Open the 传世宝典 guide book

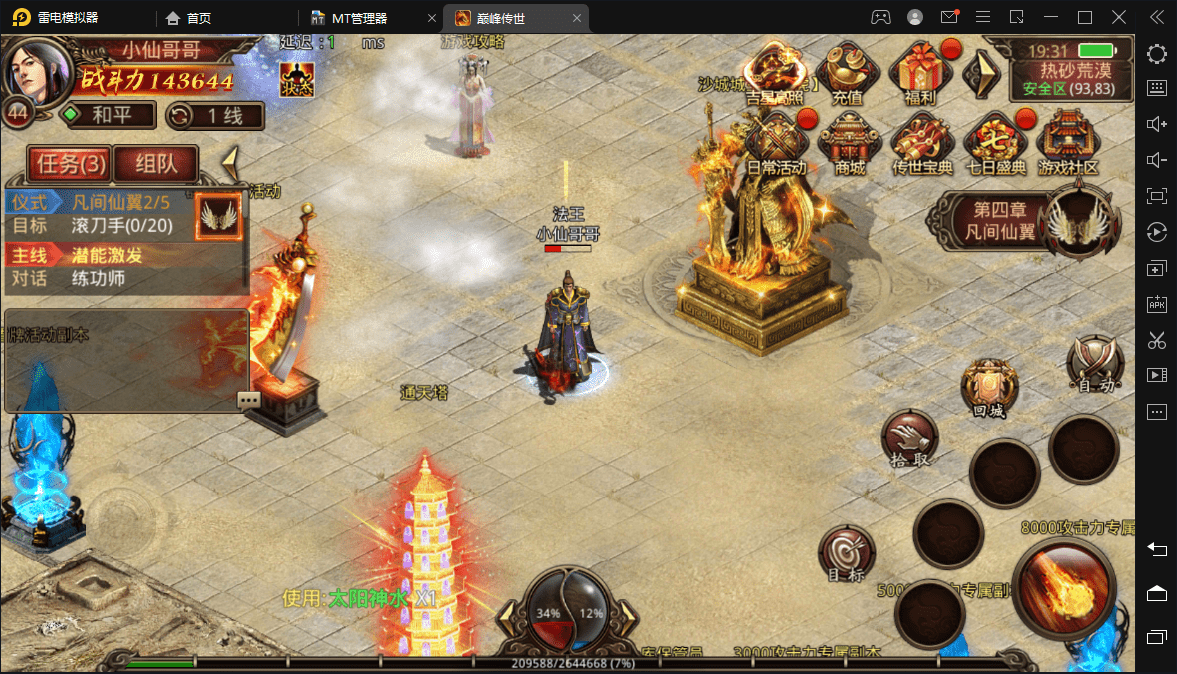(x=922, y=142)
